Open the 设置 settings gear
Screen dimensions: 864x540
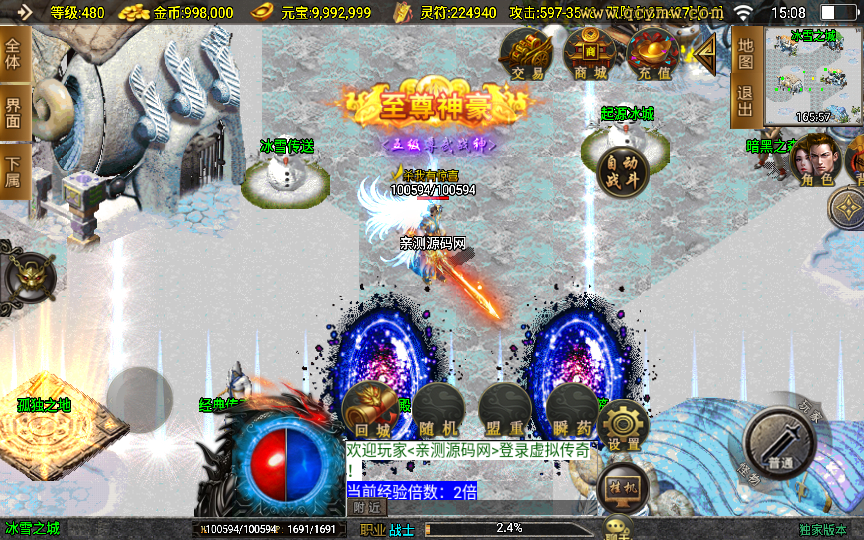pyautogui.click(x=624, y=426)
